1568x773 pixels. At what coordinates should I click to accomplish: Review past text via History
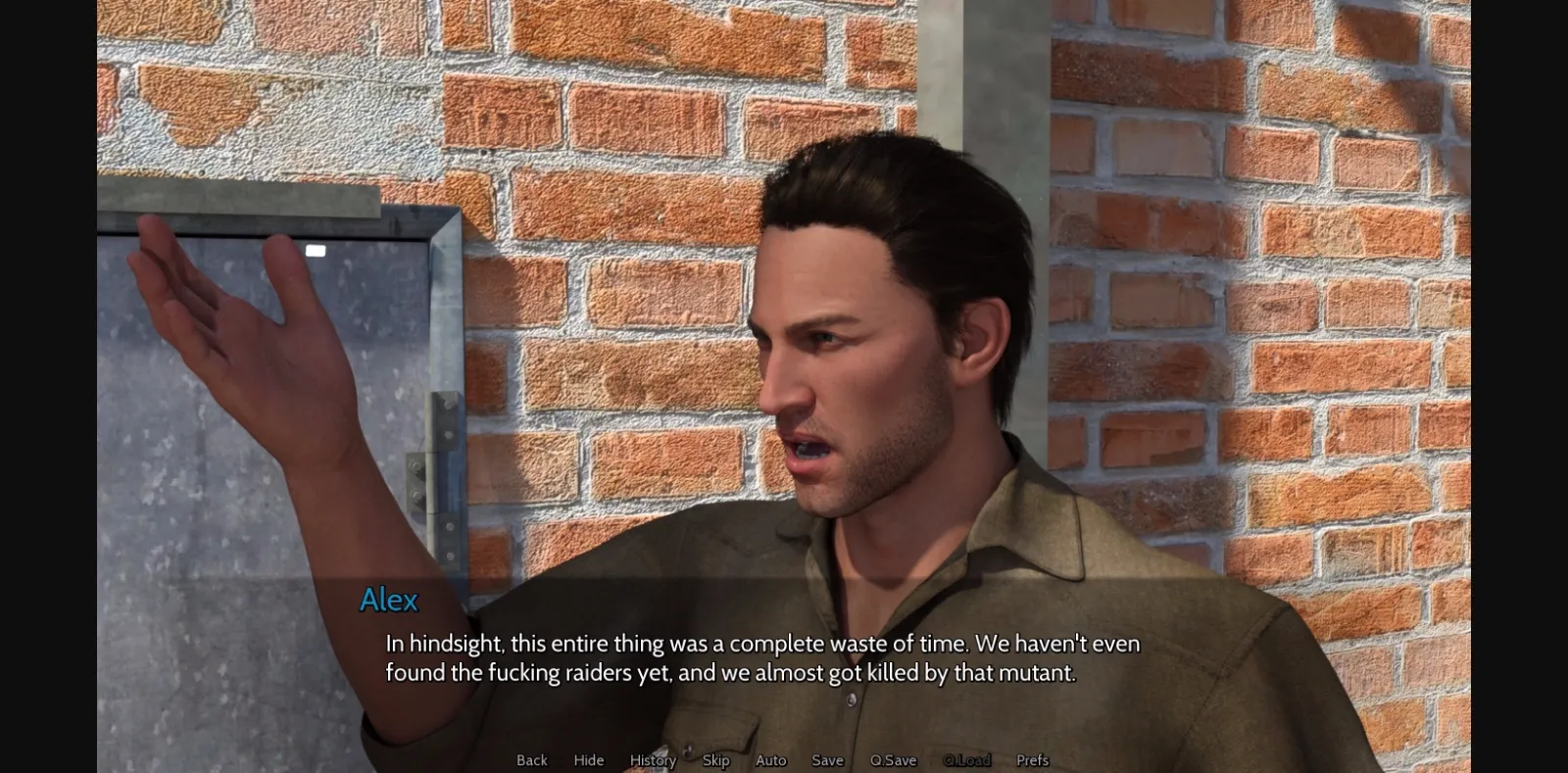652,760
